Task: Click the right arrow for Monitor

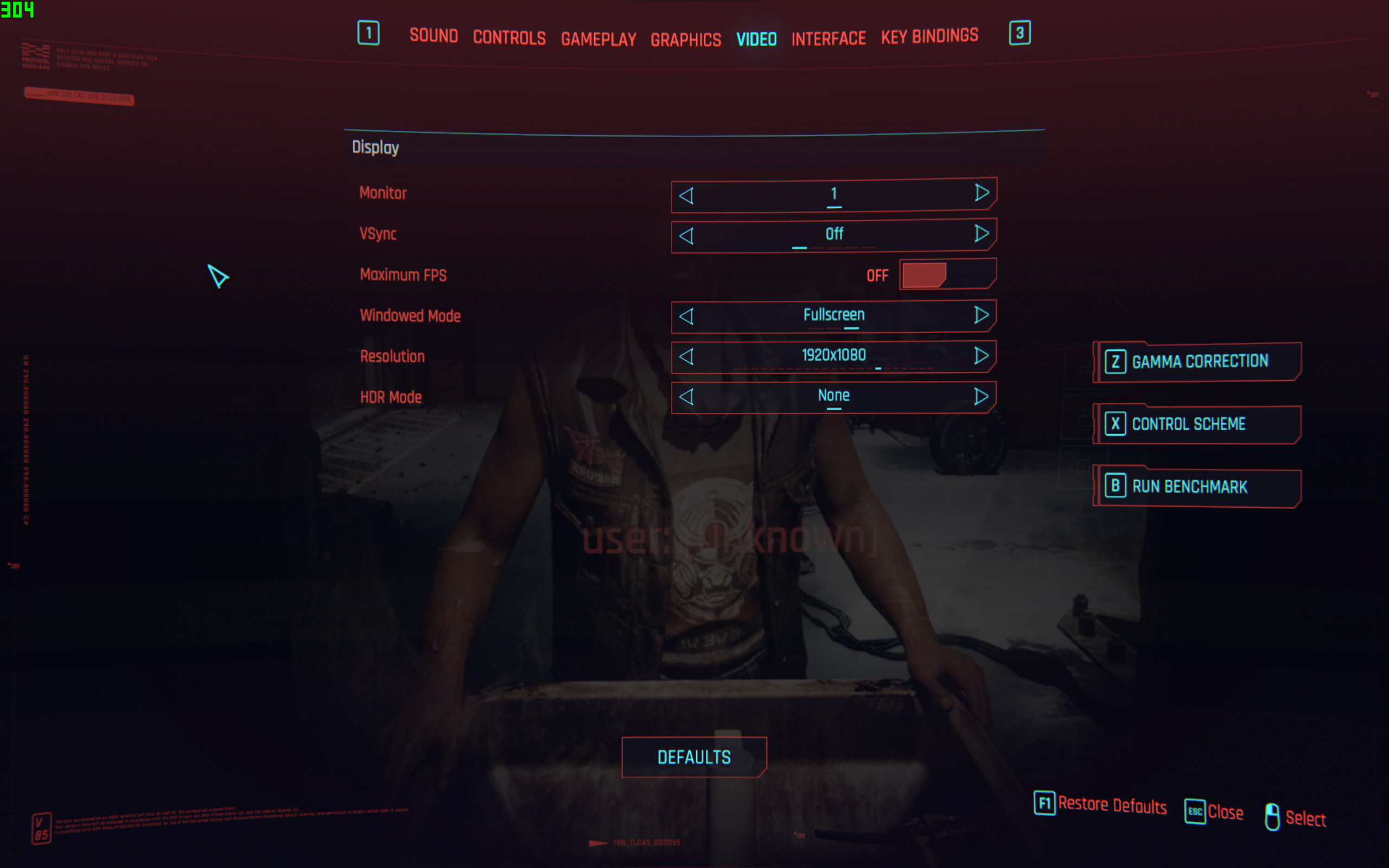Action: [982, 193]
